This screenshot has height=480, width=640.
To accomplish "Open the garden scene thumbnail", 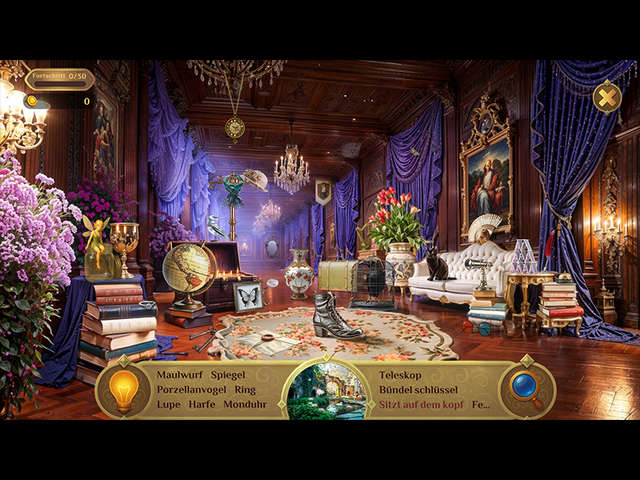I will [325, 390].
